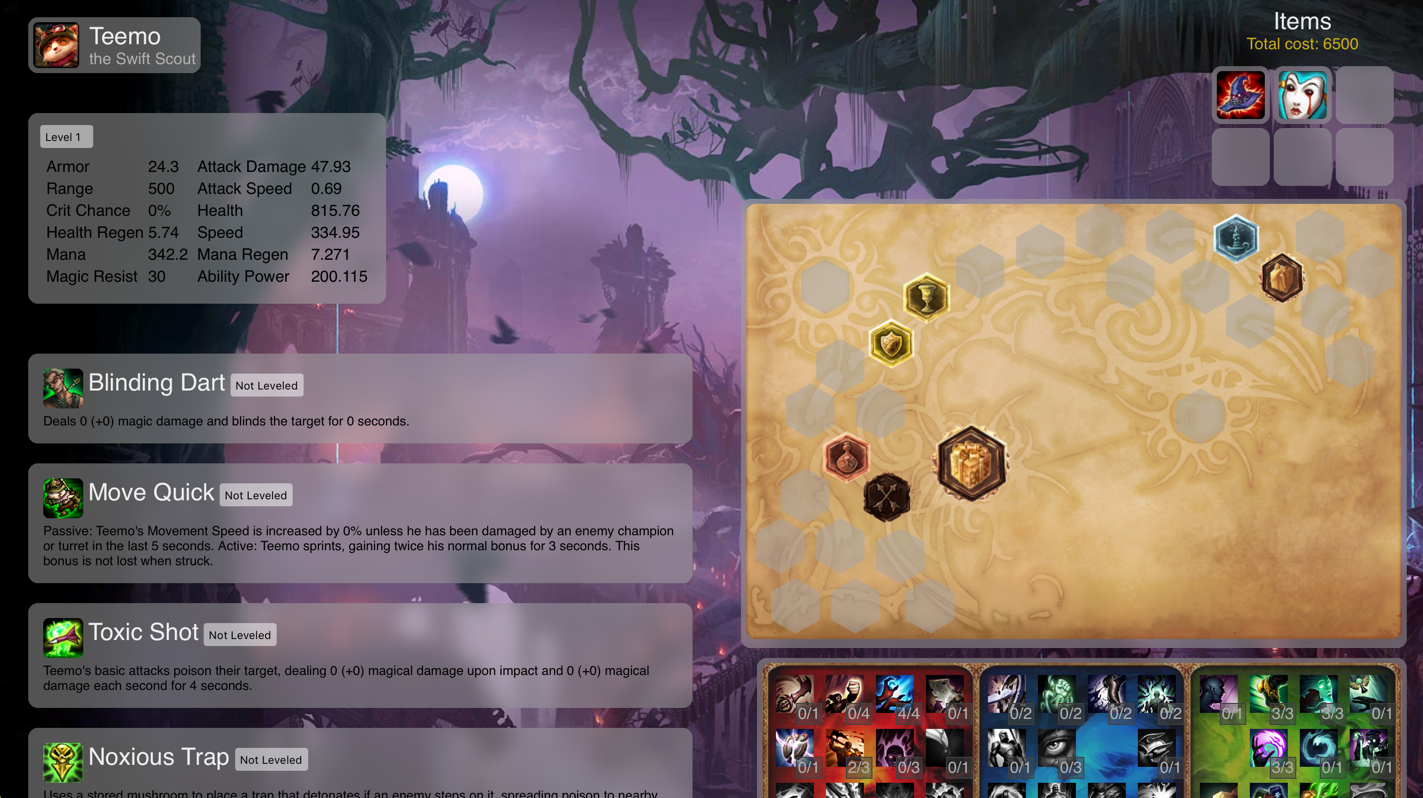This screenshot has width=1423, height=798.
Task: Click the purple orb 3/3 green mastery
Action: 1269,751
